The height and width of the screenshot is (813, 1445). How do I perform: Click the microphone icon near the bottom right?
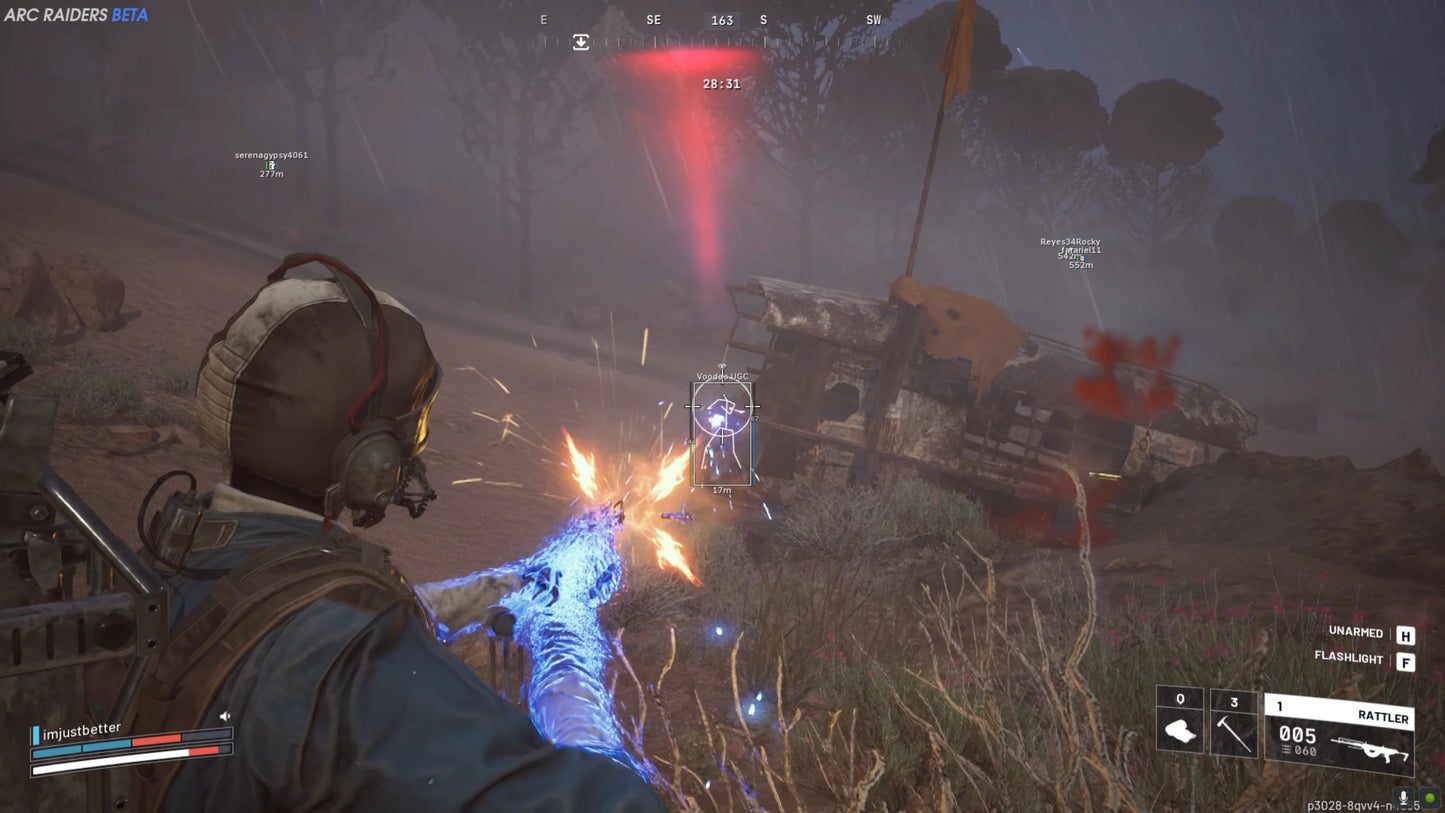[1403, 798]
